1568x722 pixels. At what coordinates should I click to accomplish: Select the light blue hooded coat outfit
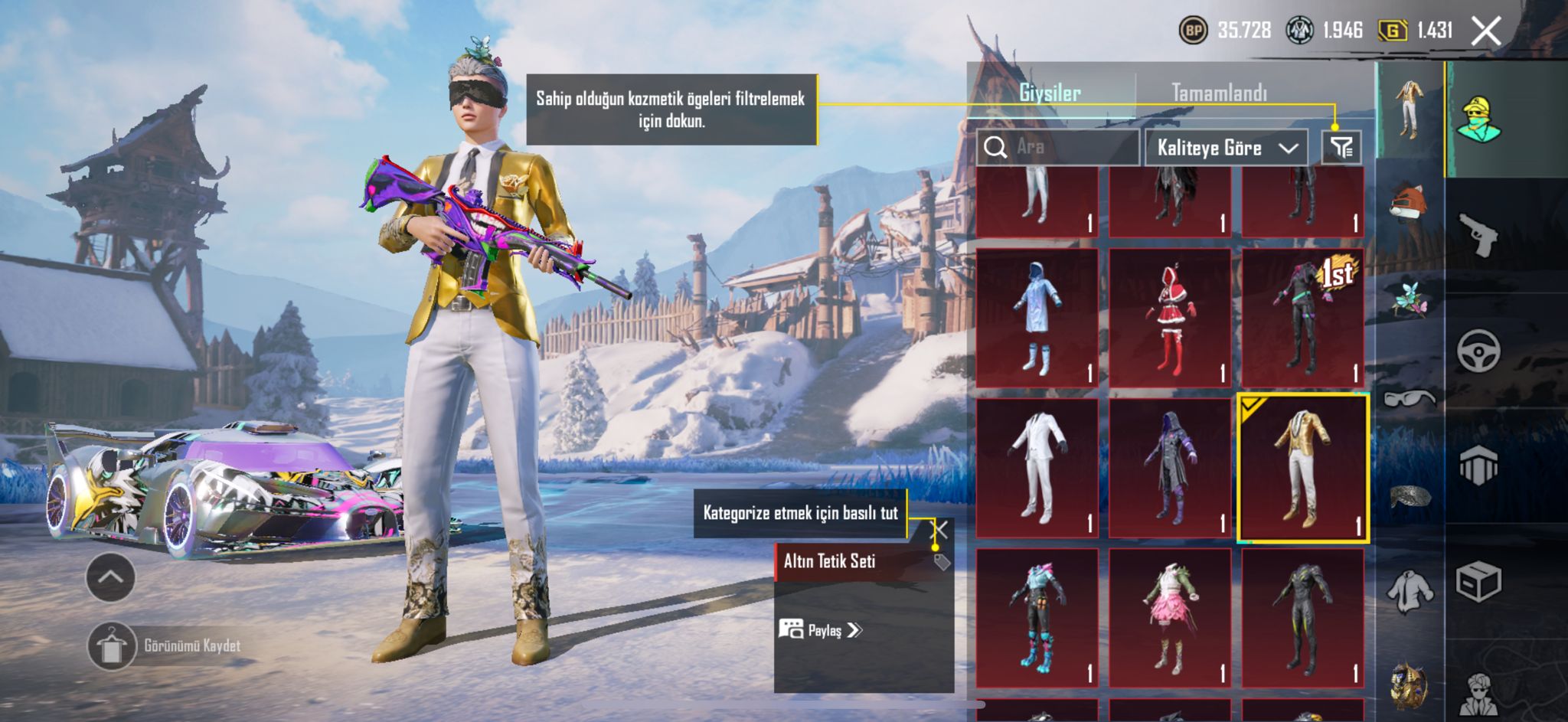click(1037, 318)
